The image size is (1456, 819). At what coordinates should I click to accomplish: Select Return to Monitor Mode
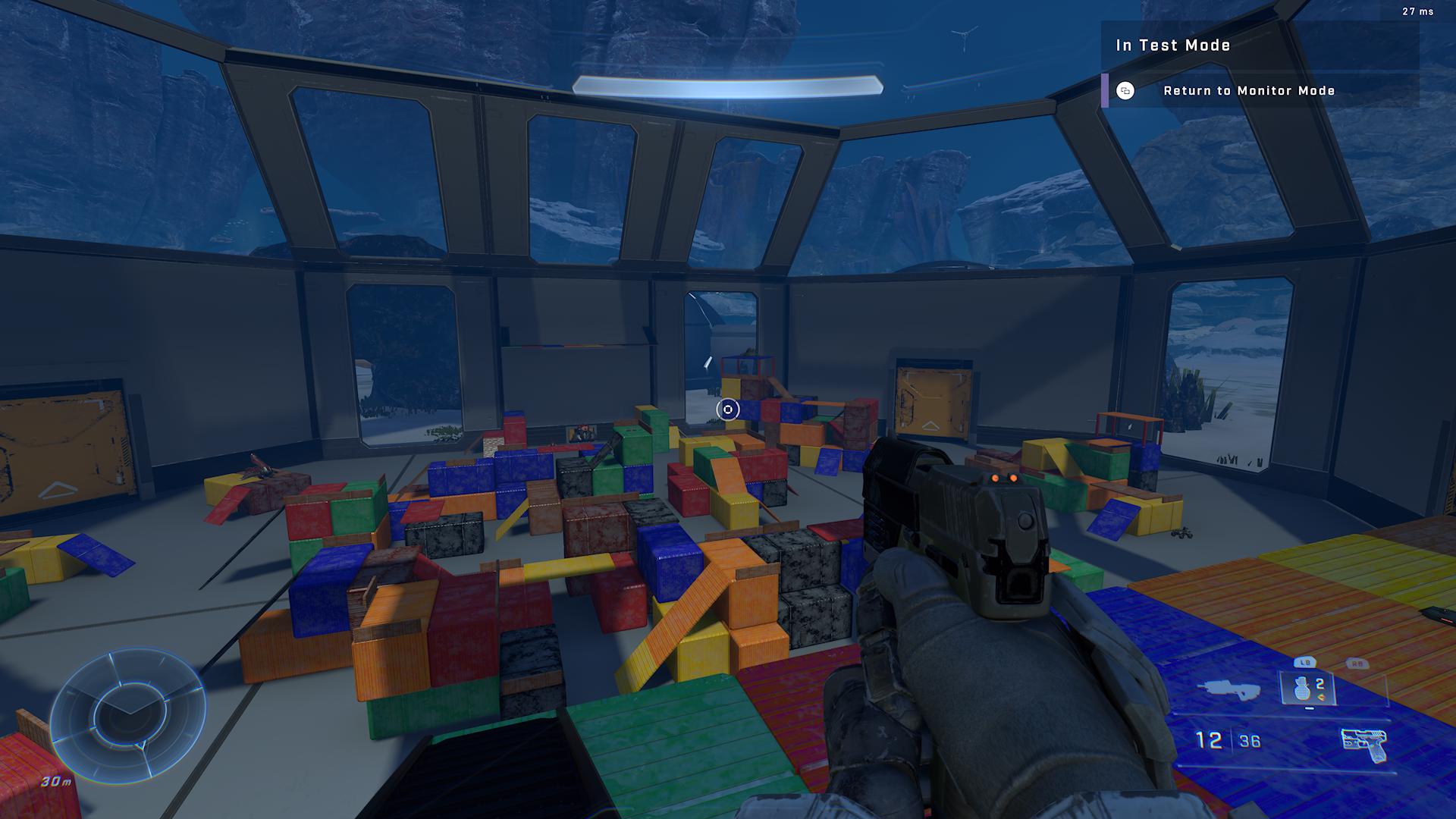1248,91
